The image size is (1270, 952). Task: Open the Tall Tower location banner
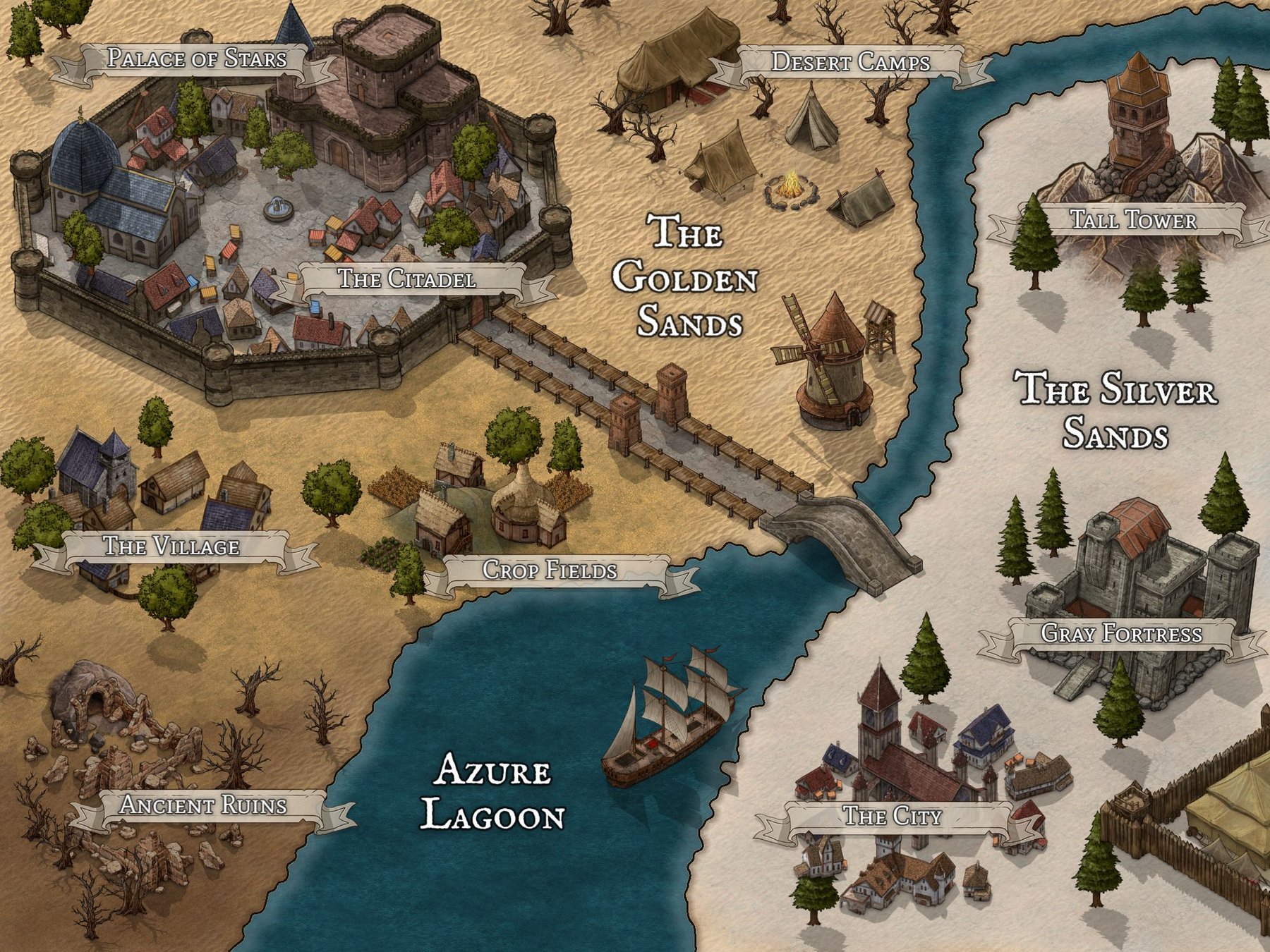(x=1133, y=220)
